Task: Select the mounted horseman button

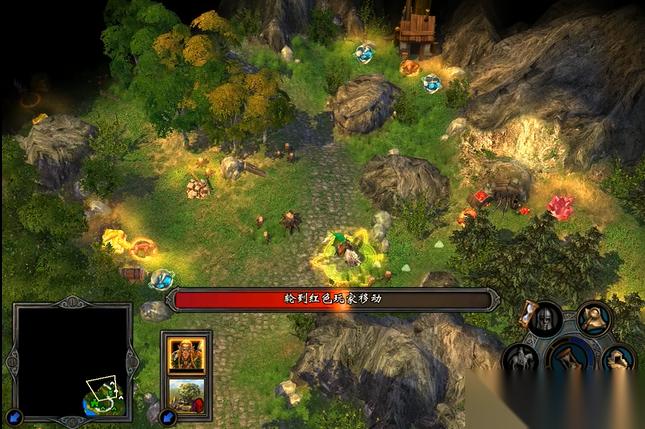Action: tap(522, 357)
